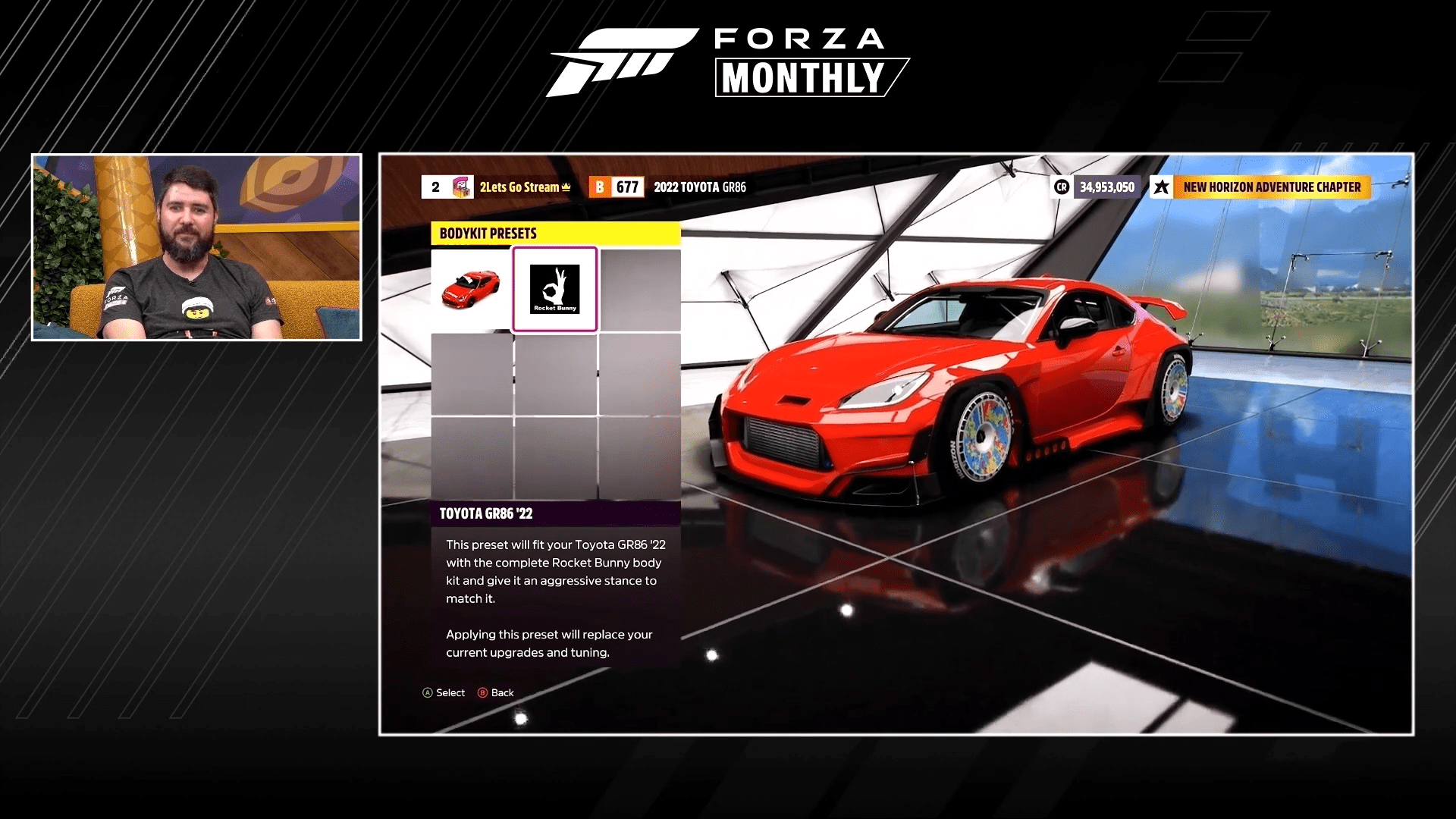Image resolution: width=1456 pixels, height=819 pixels.
Task: Open the New Horizon Adventure Chapter banner
Action: [x=1271, y=187]
